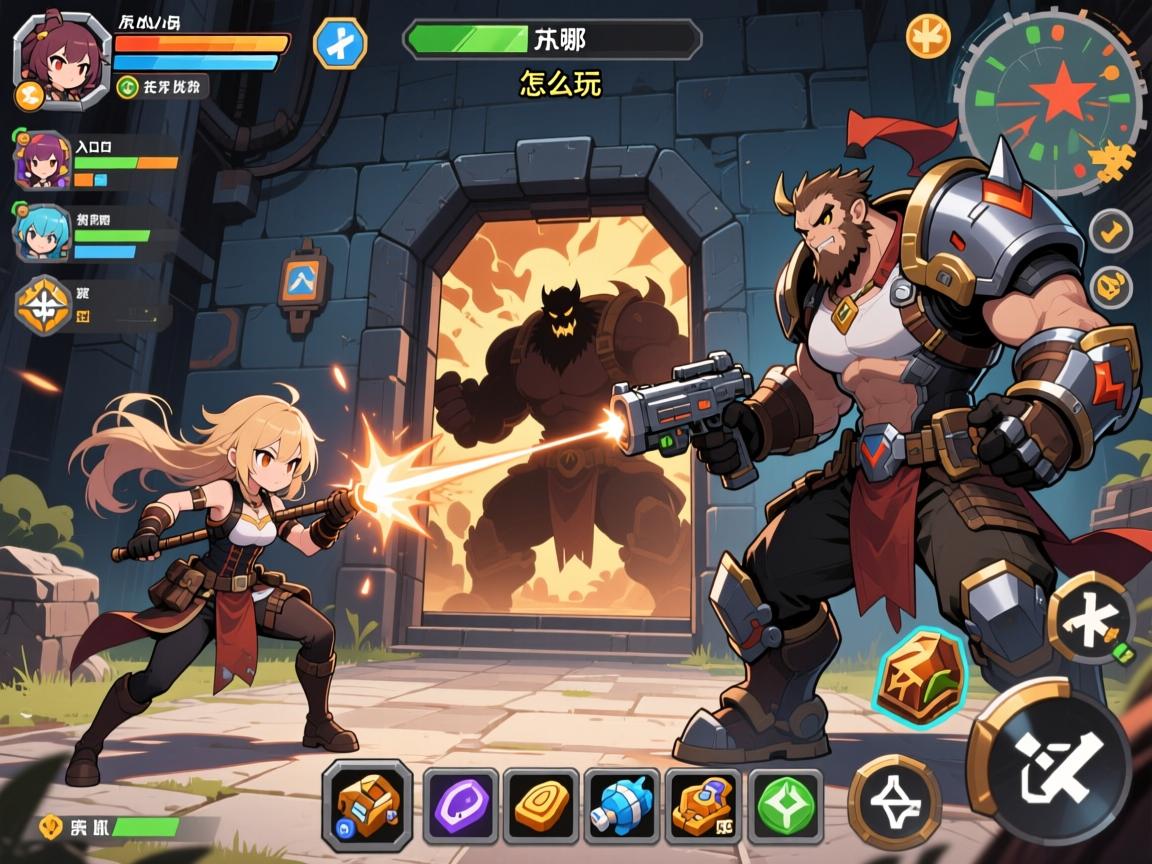Click the gold crosshair emblem in party list

pos(44,305)
